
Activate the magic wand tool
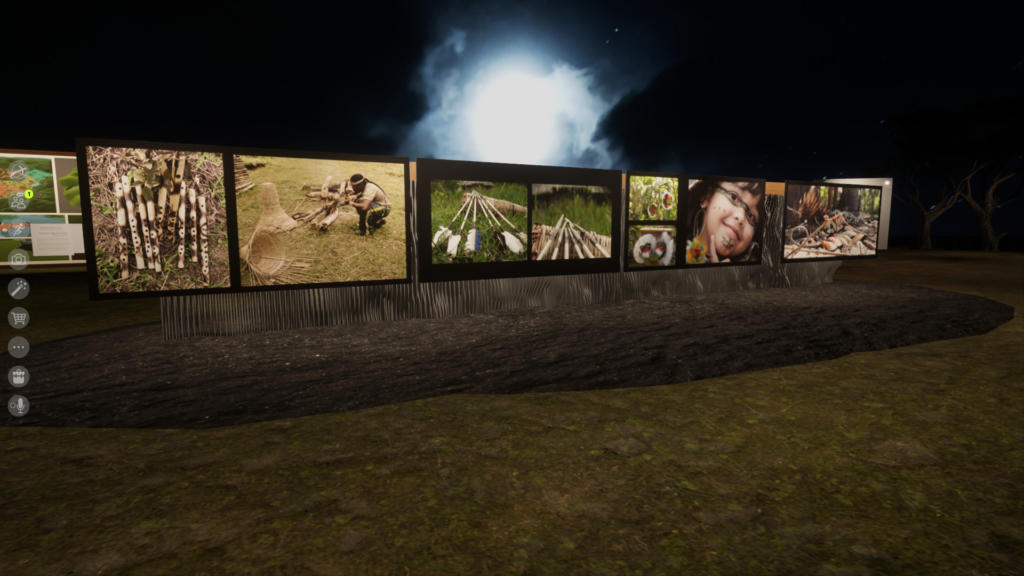[x=18, y=288]
